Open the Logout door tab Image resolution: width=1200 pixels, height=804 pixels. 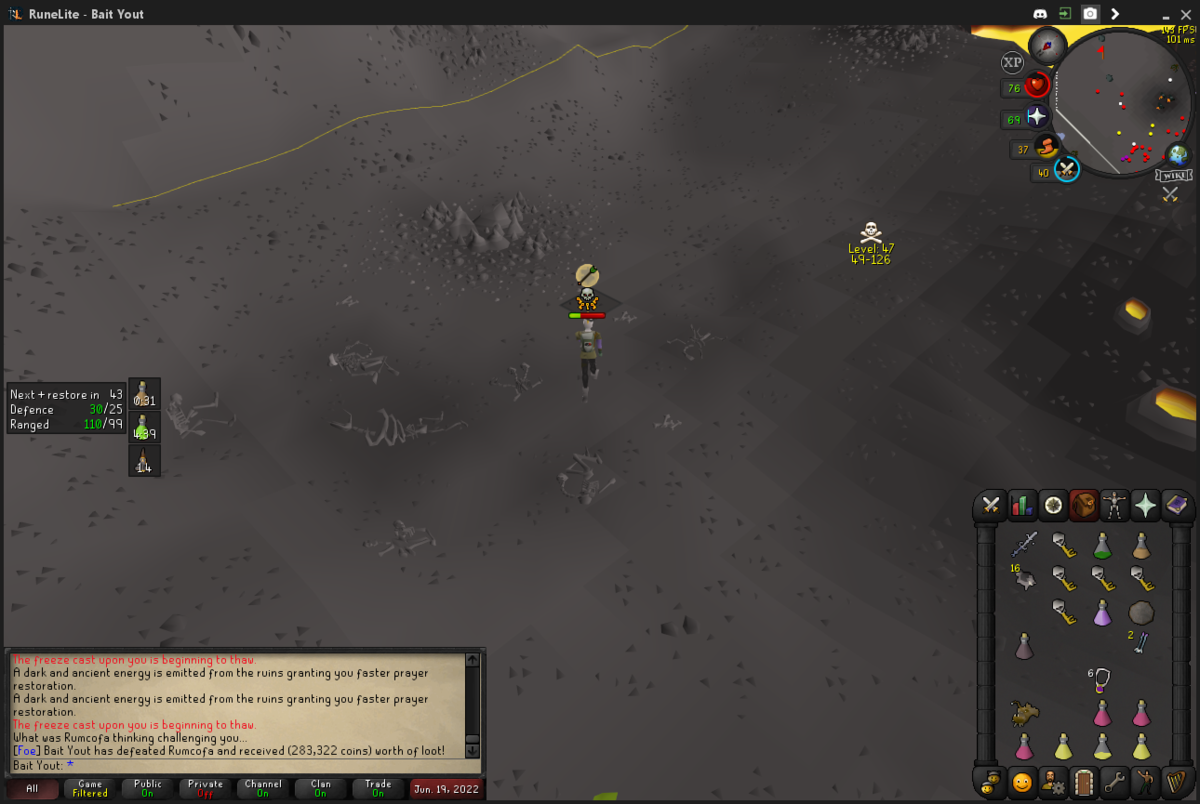click(x=1084, y=781)
